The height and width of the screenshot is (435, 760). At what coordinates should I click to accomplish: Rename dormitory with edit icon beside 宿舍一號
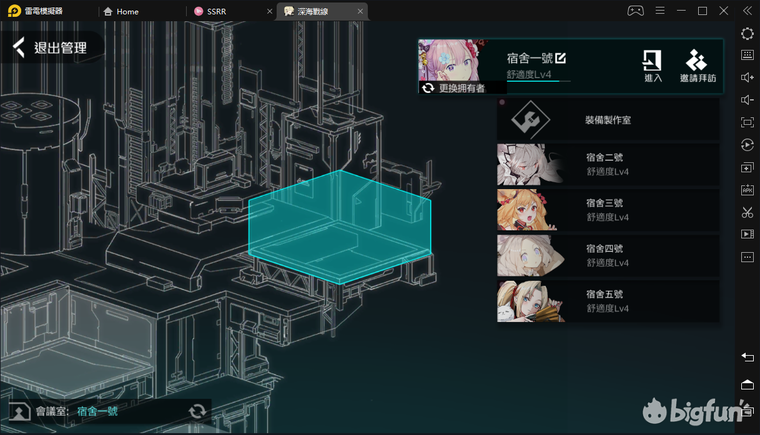561,57
